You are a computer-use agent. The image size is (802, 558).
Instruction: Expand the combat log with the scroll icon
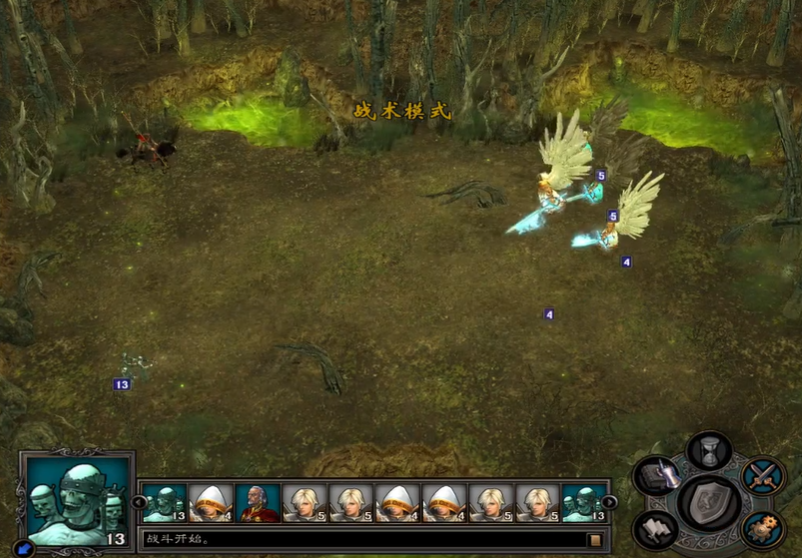pos(595,540)
